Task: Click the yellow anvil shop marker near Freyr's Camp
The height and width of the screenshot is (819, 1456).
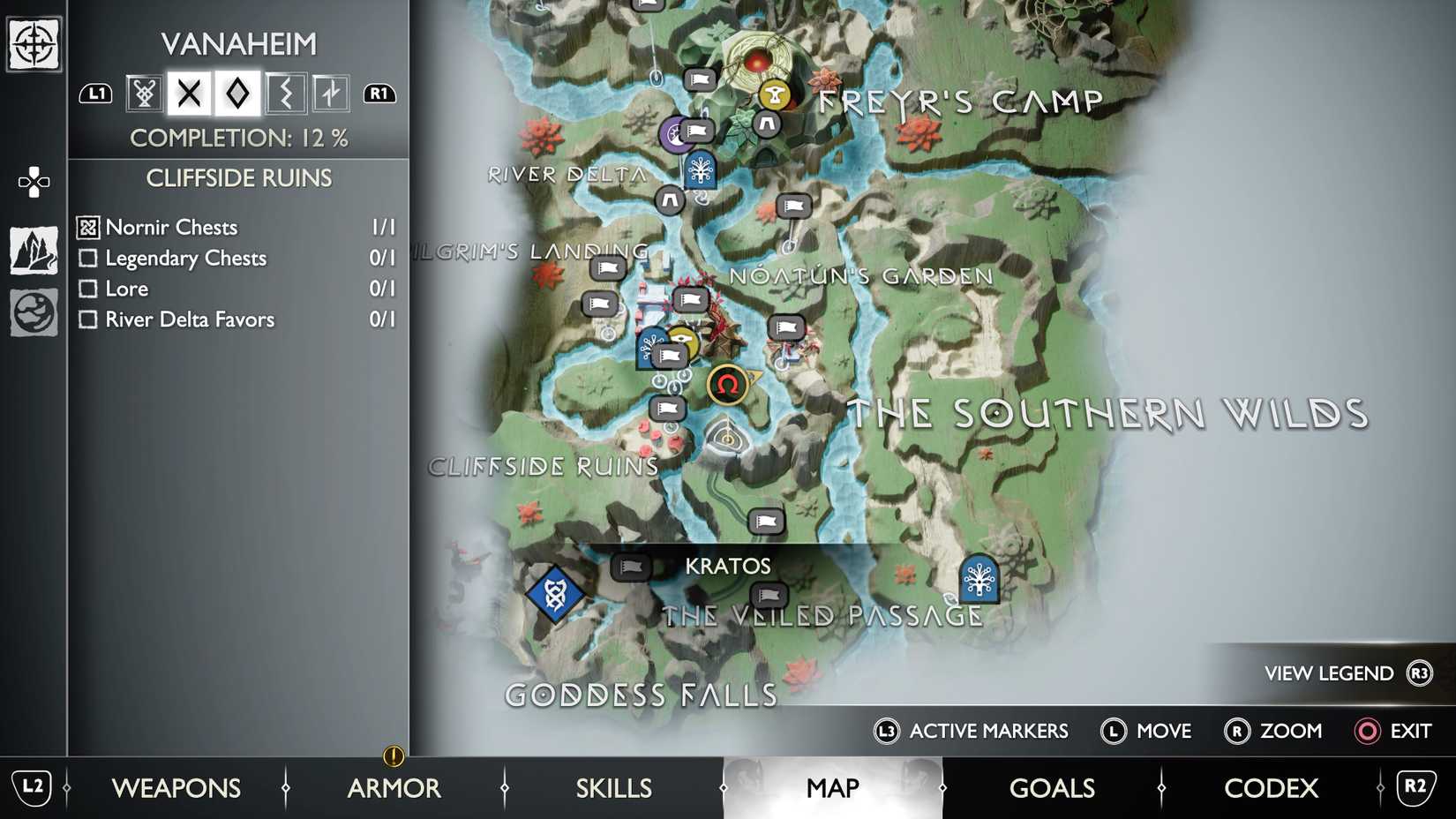Action: click(x=773, y=94)
